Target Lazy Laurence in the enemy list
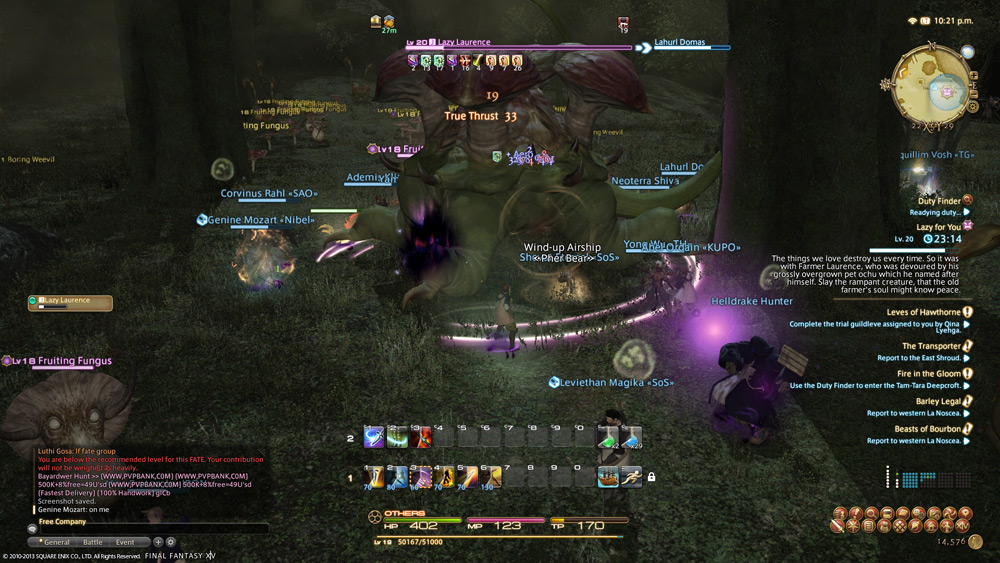1000x563 pixels. [70, 302]
